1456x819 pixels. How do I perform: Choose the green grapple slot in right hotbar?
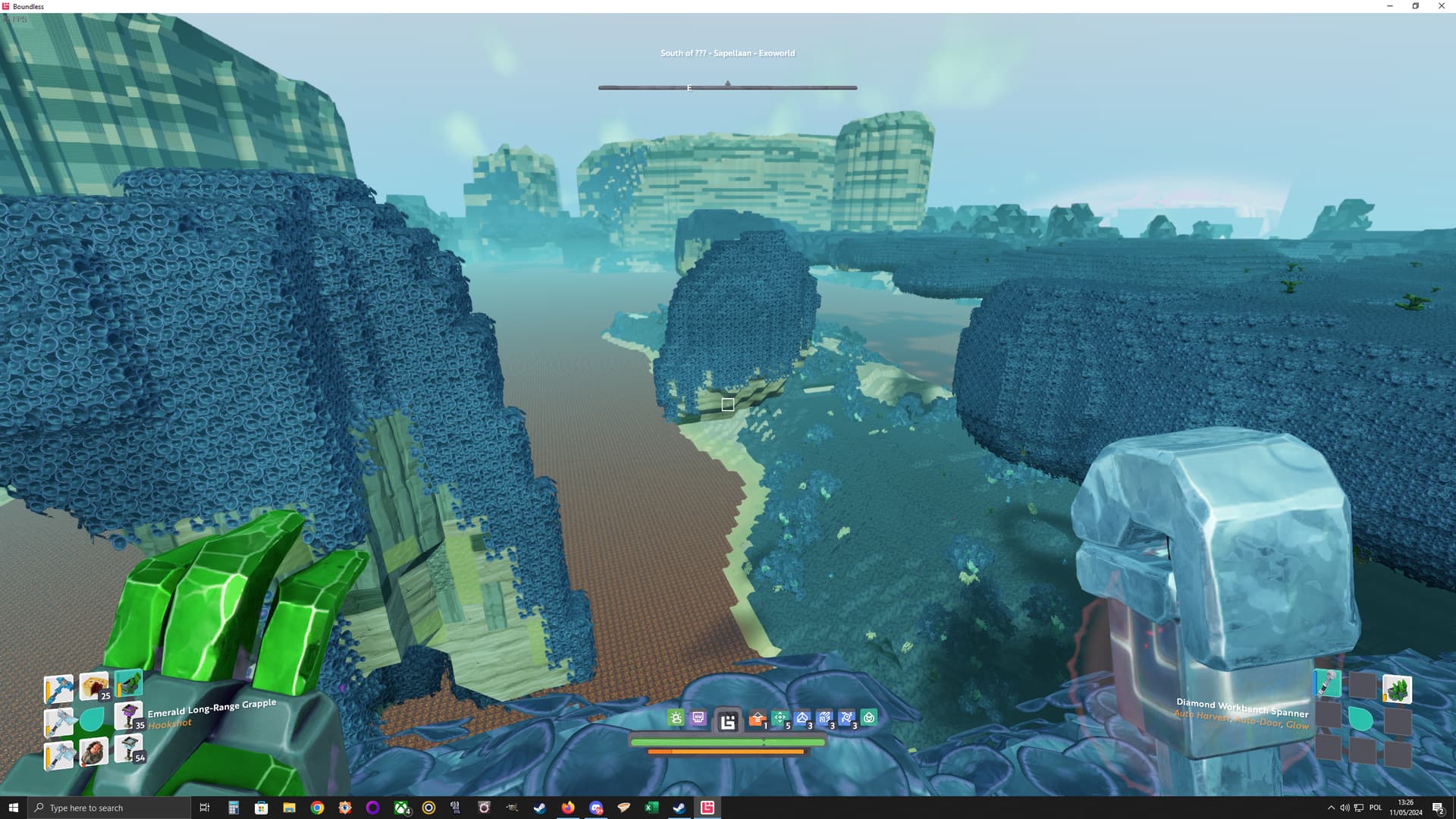[x=1397, y=689]
